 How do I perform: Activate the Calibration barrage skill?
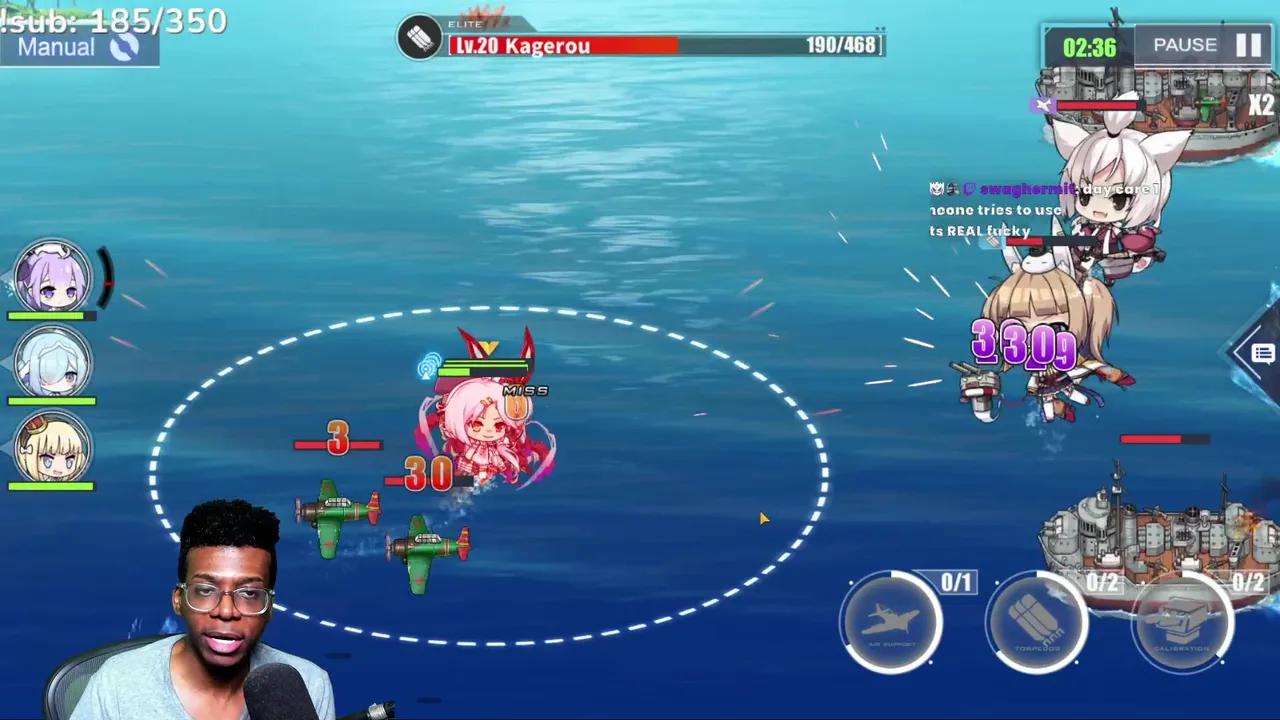pos(1183,620)
